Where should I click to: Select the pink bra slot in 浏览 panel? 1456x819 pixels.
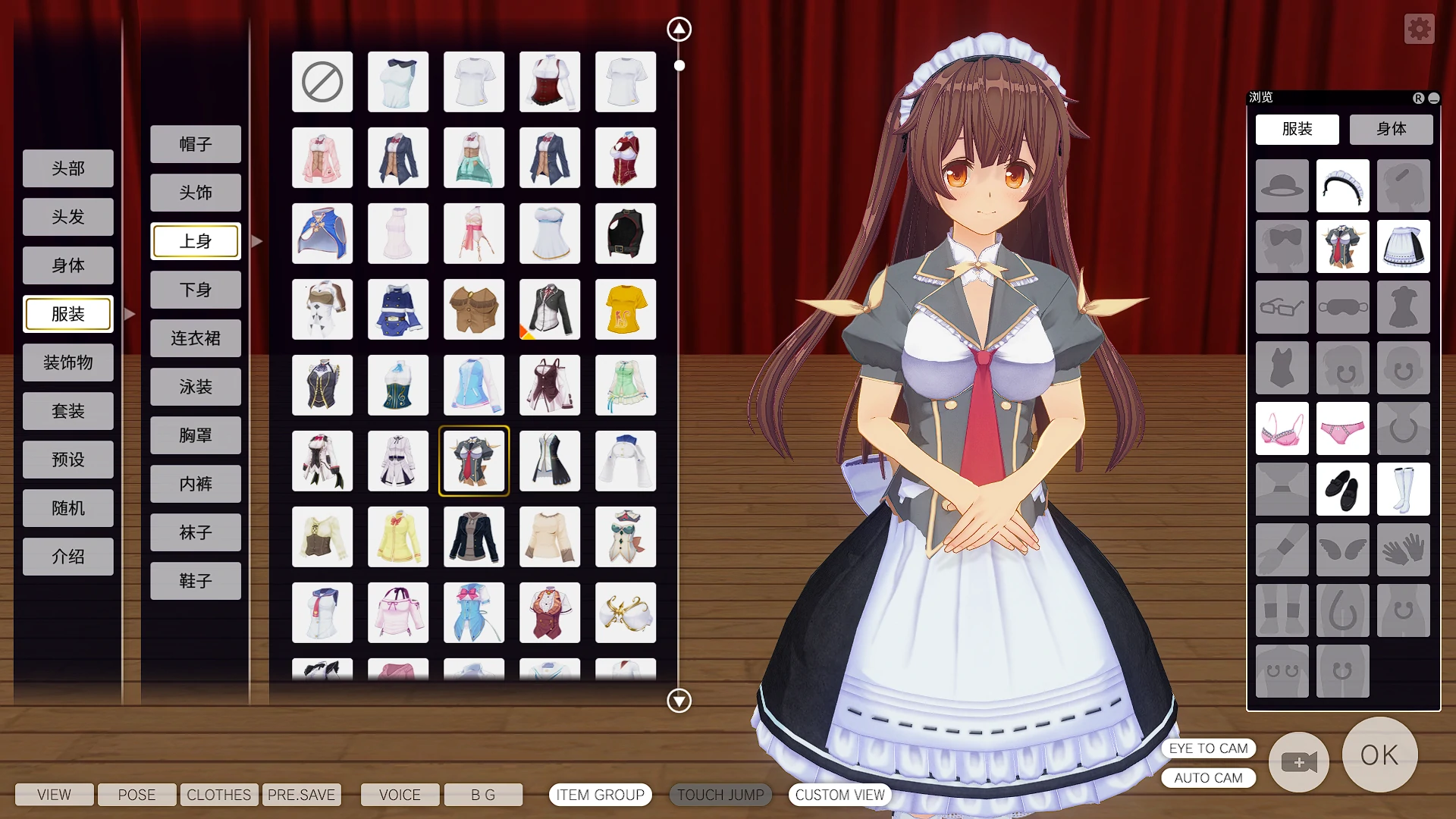click(x=1282, y=428)
